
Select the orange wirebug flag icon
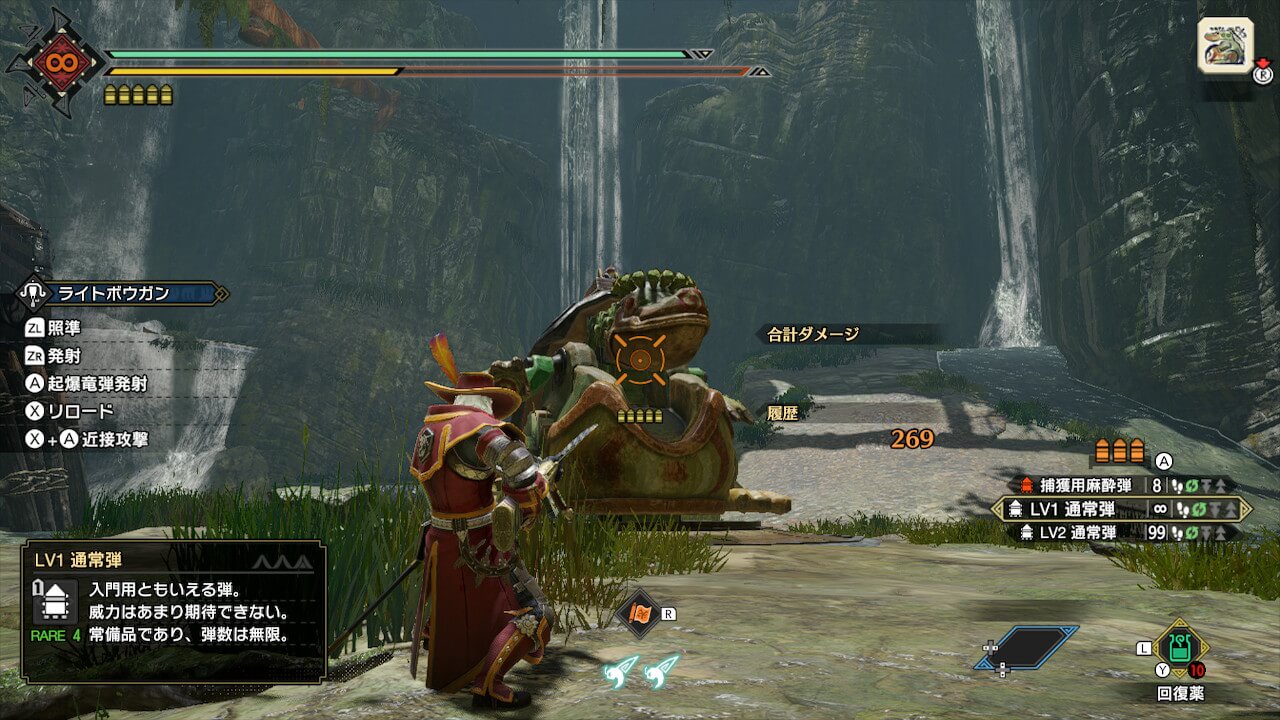click(x=640, y=613)
